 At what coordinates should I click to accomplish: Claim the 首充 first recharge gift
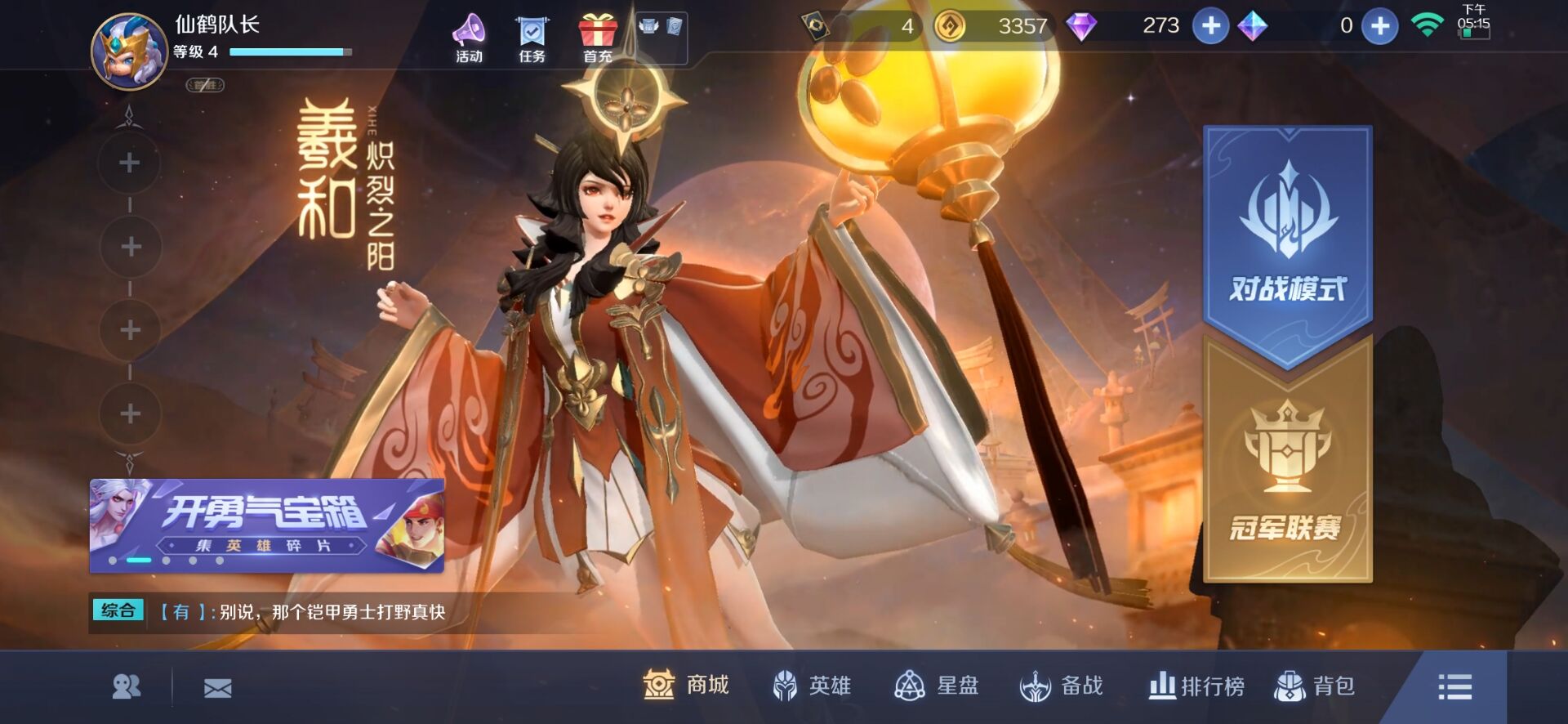(598, 38)
